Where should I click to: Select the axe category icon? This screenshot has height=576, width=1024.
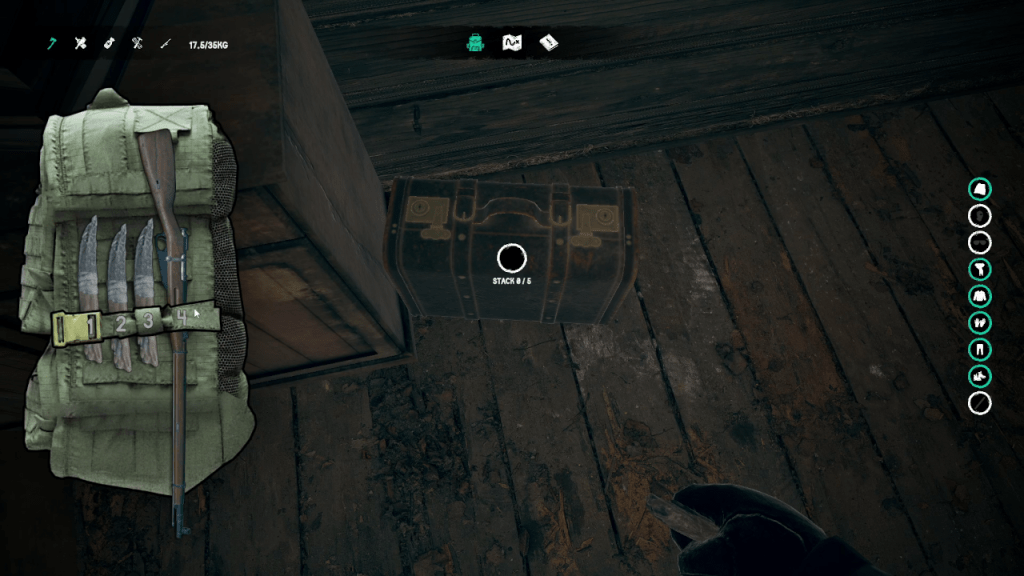point(51,44)
